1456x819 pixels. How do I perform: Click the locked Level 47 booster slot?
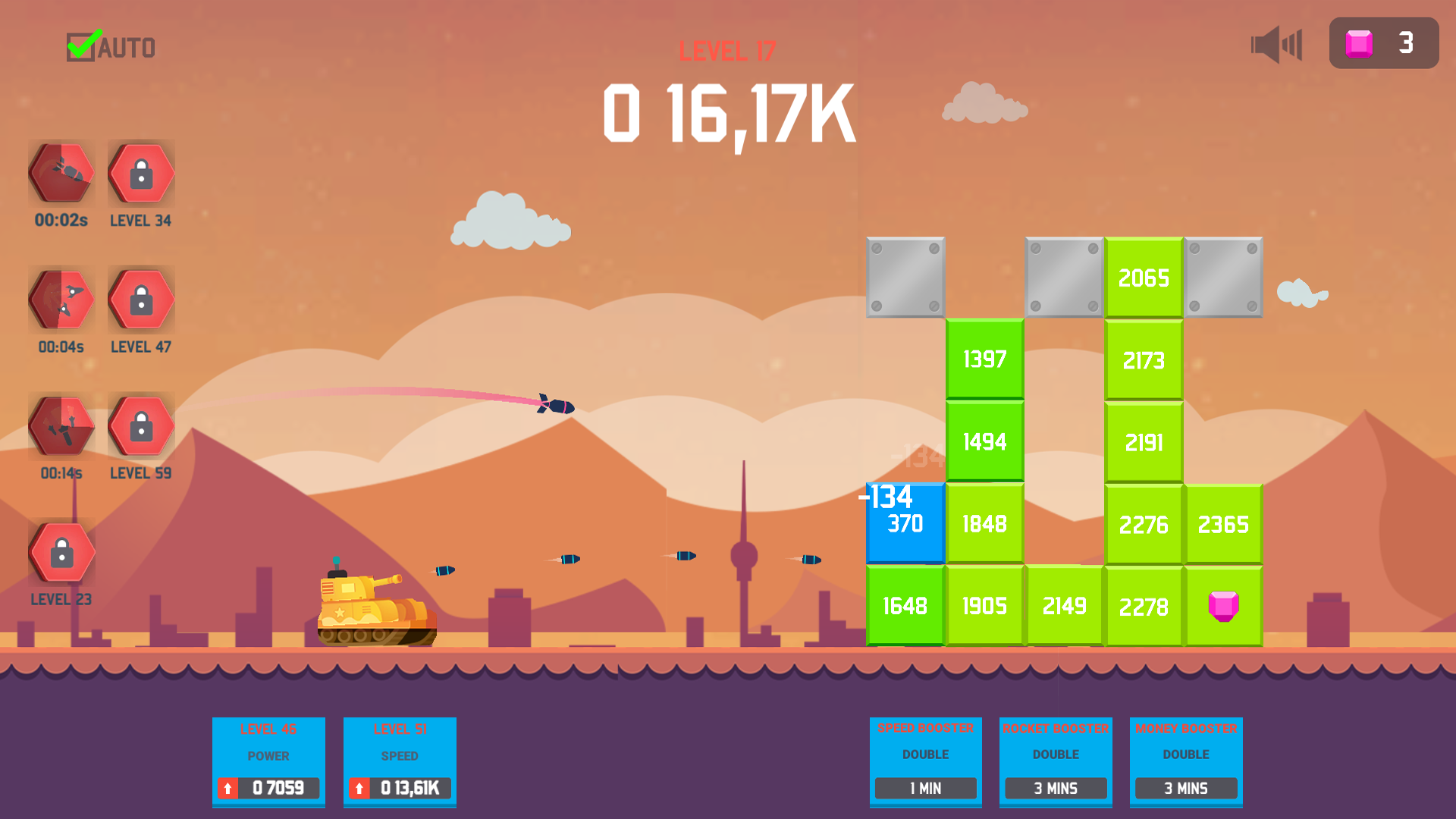point(140,299)
